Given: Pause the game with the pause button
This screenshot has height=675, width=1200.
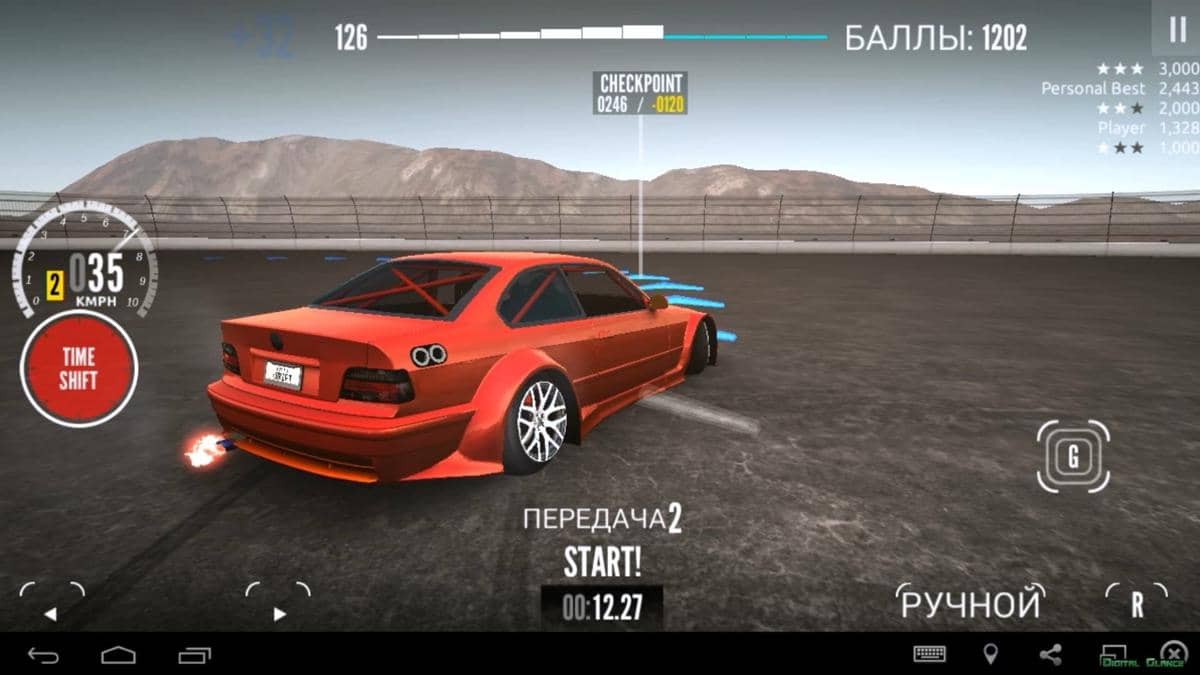Looking at the screenshot, I should tap(1177, 29).
